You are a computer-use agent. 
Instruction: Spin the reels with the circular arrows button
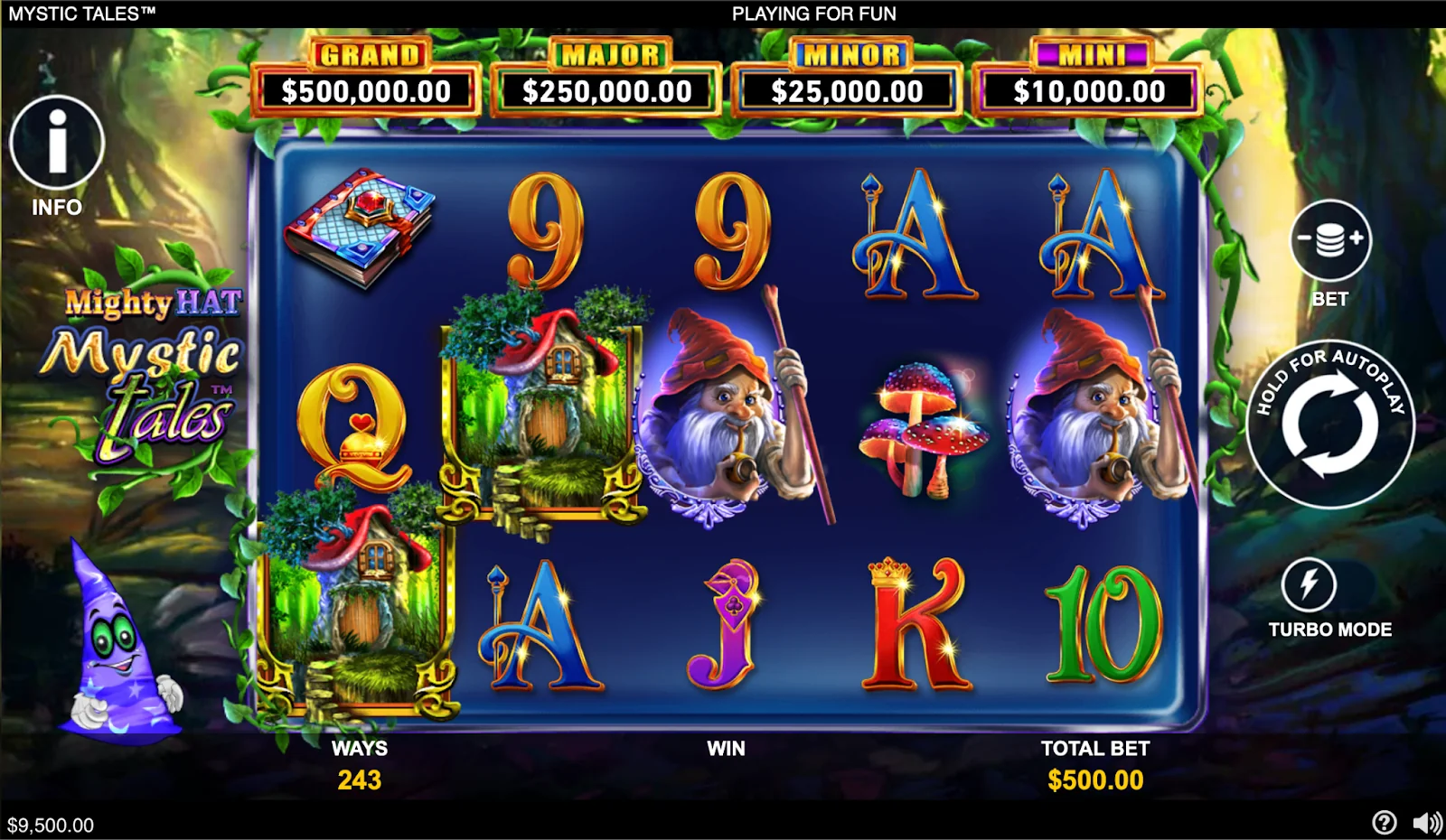1329,424
